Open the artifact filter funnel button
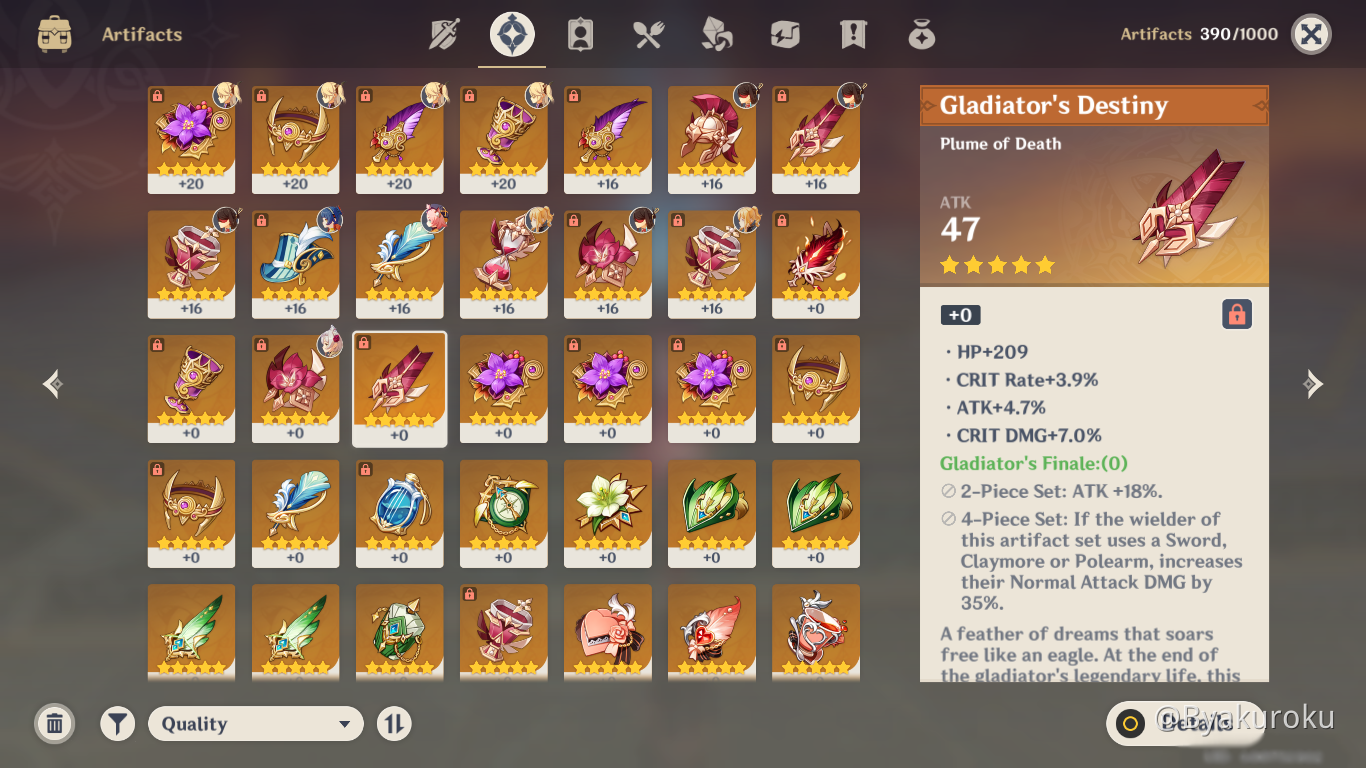This screenshot has width=1366, height=768. pyautogui.click(x=118, y=724)
